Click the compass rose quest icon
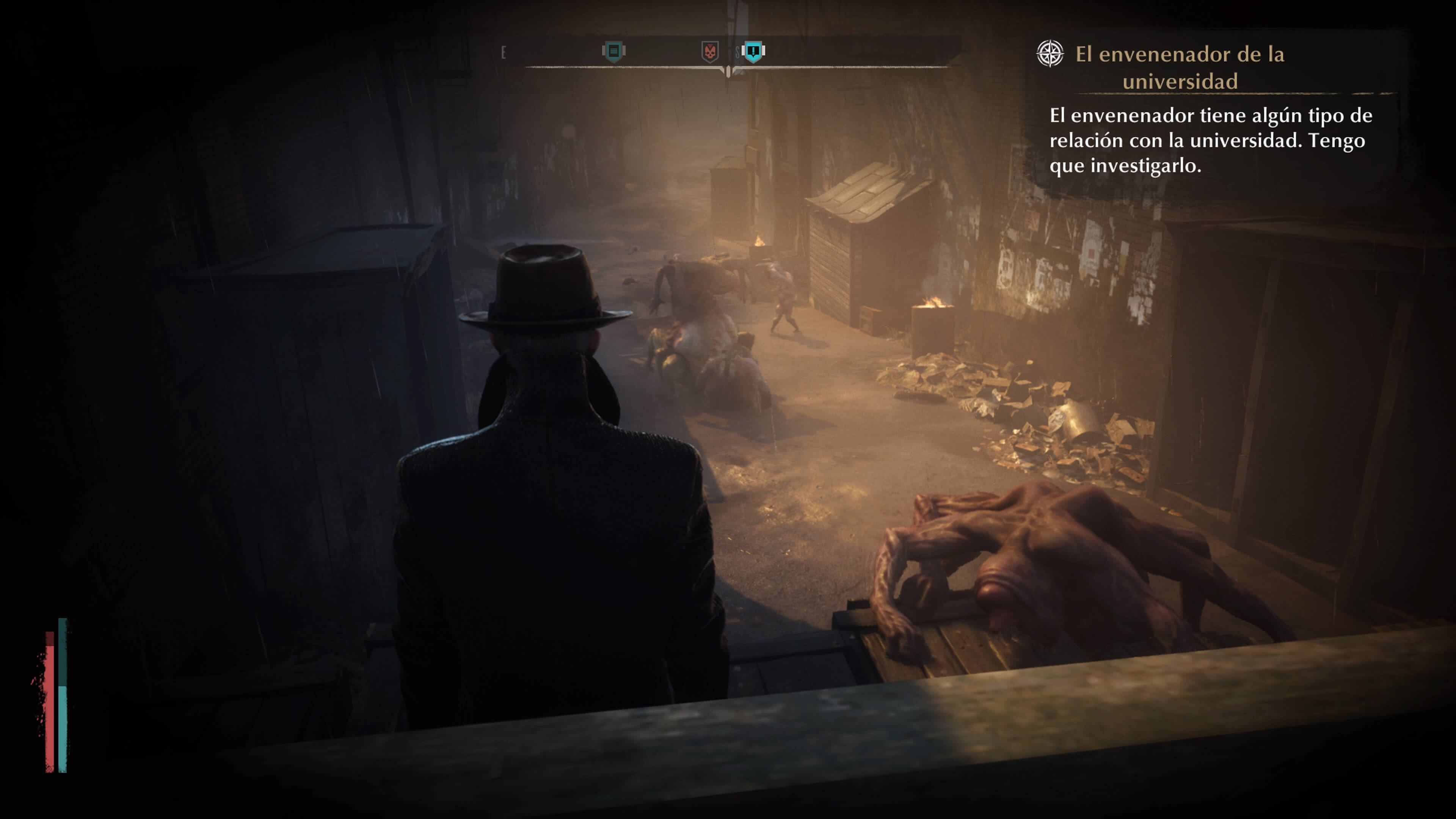This screenshot has width=1456, height=819. pos(1050,54)
